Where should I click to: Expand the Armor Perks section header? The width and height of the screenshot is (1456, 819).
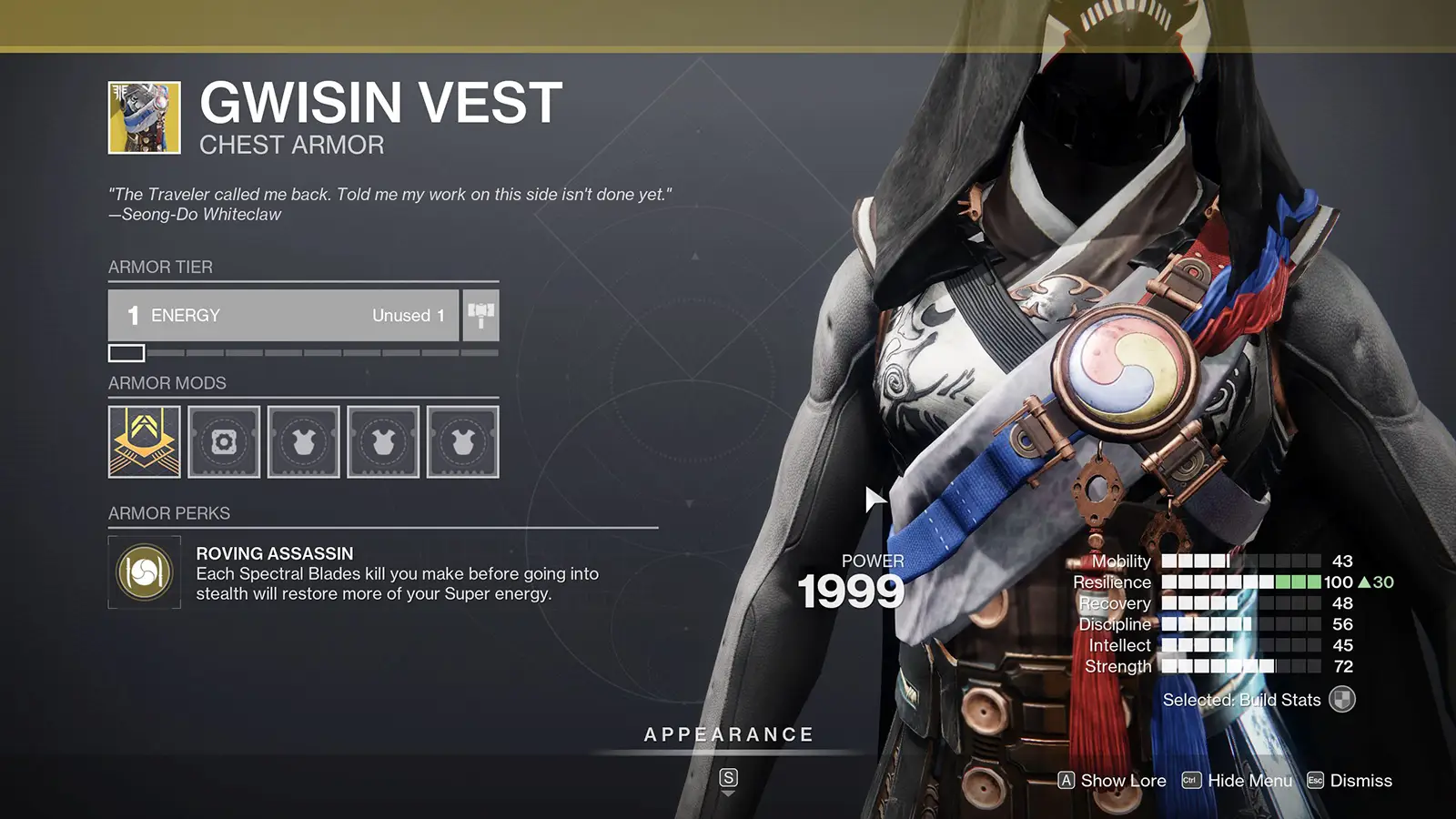click(x=167, y=513)
